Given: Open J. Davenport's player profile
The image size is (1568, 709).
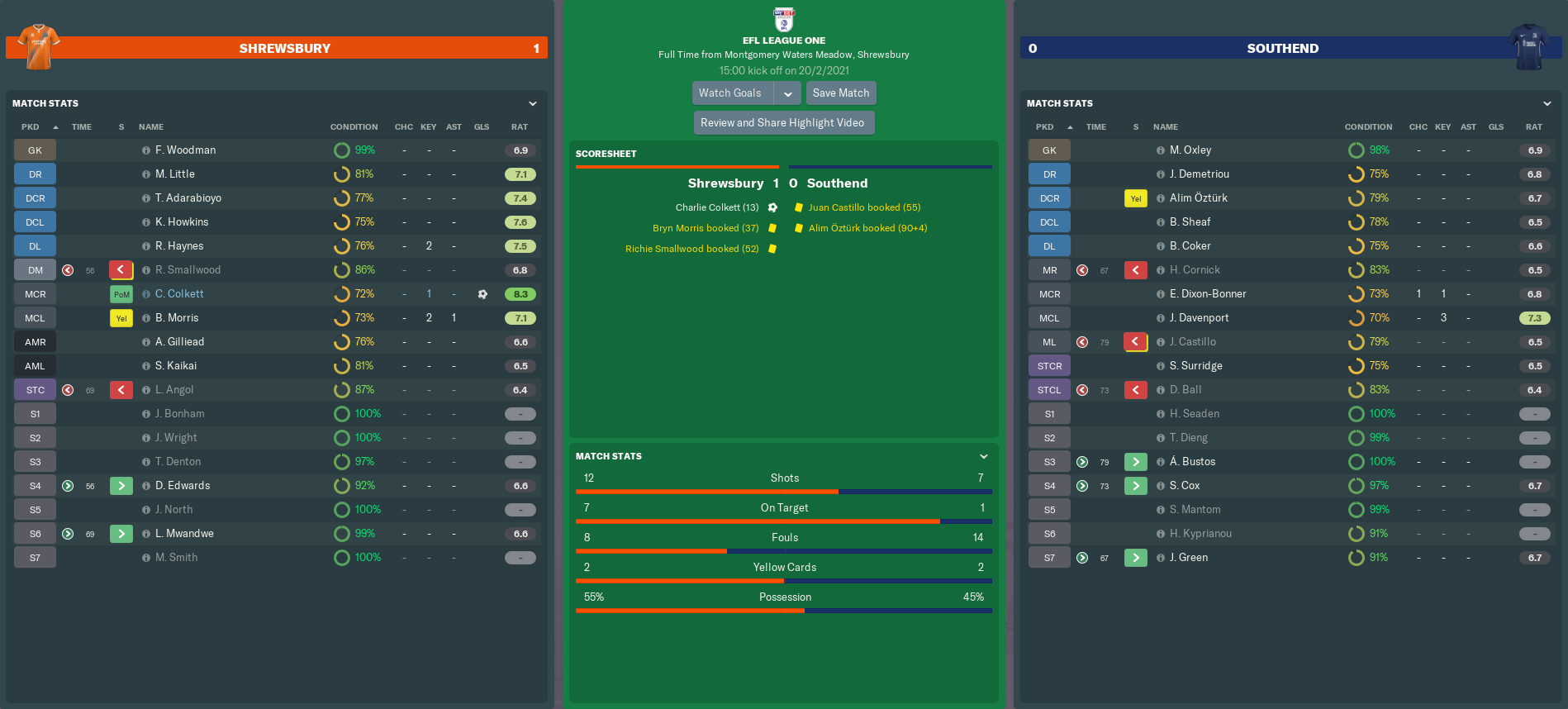Looking at the screenshot, I should pyautogui.click(x=1199, y=318).
